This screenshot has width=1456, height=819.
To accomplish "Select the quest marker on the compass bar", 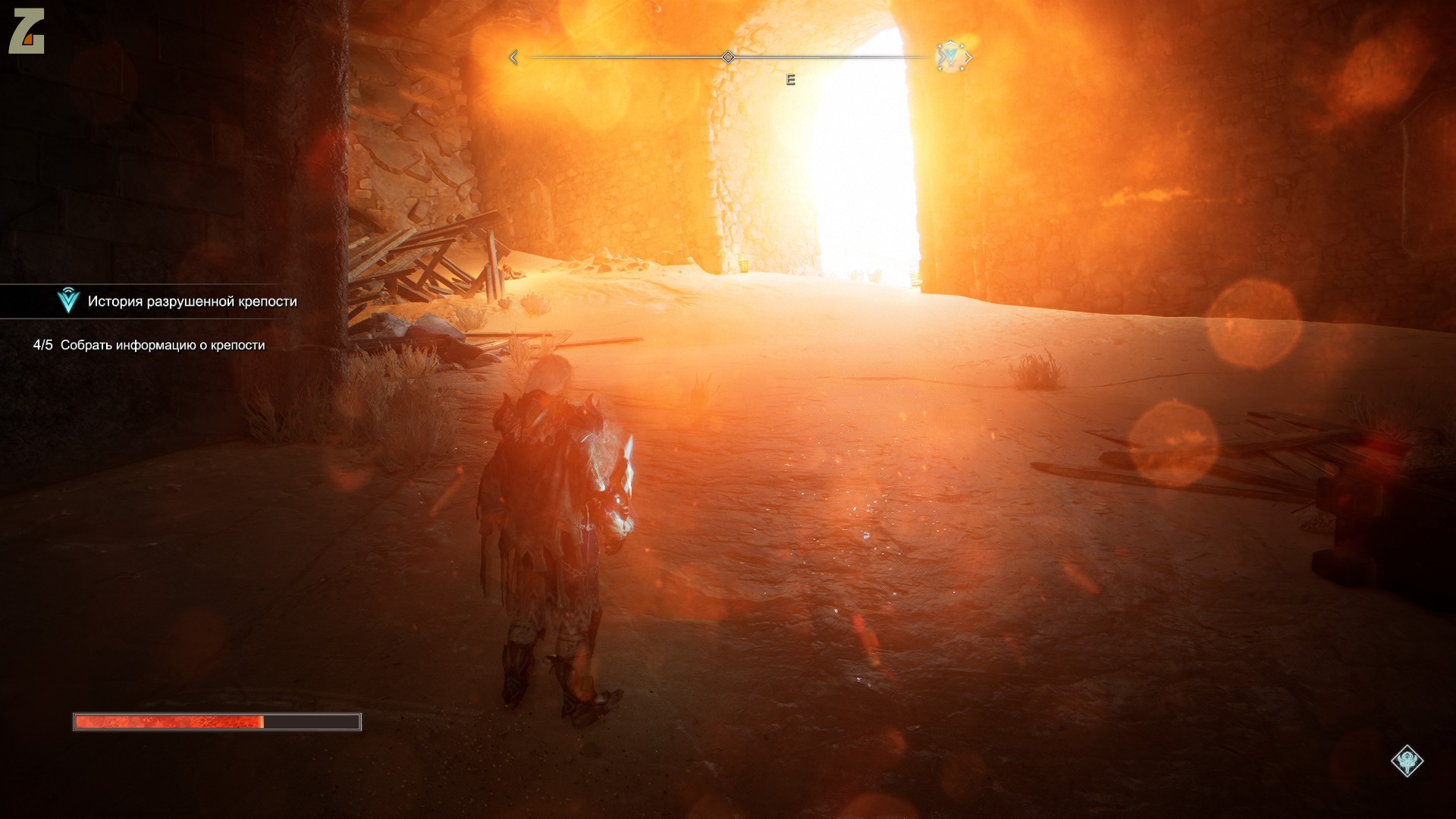I will pos(950,56).
